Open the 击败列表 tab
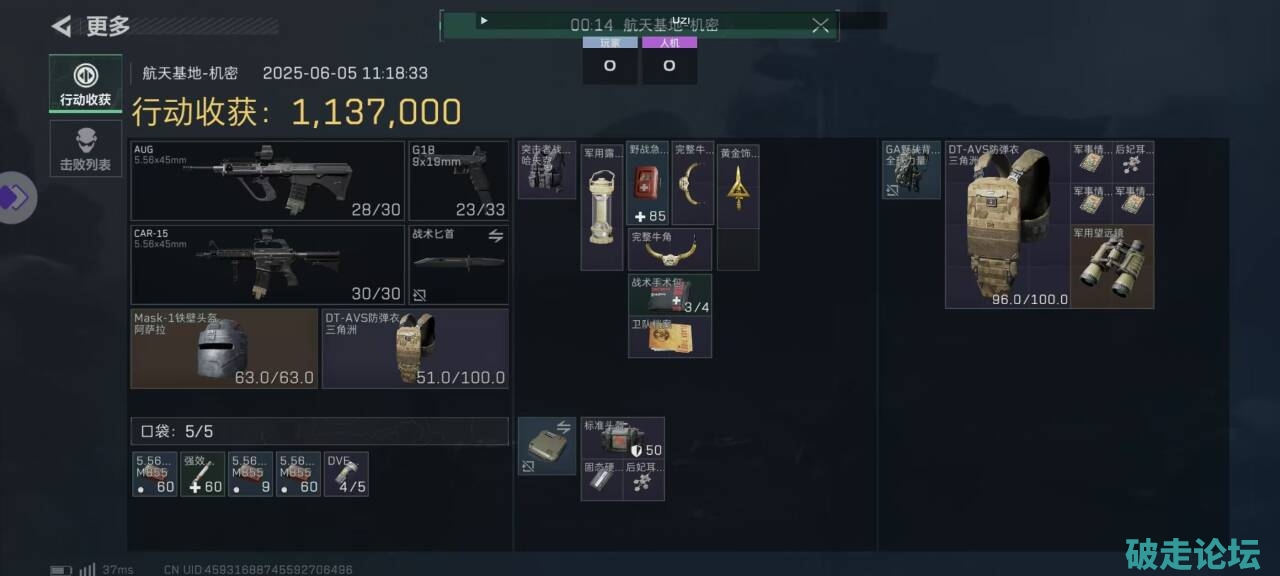The width and height of the screenshot is (1280, 576). pyautogui.click(x=85, y=149)
